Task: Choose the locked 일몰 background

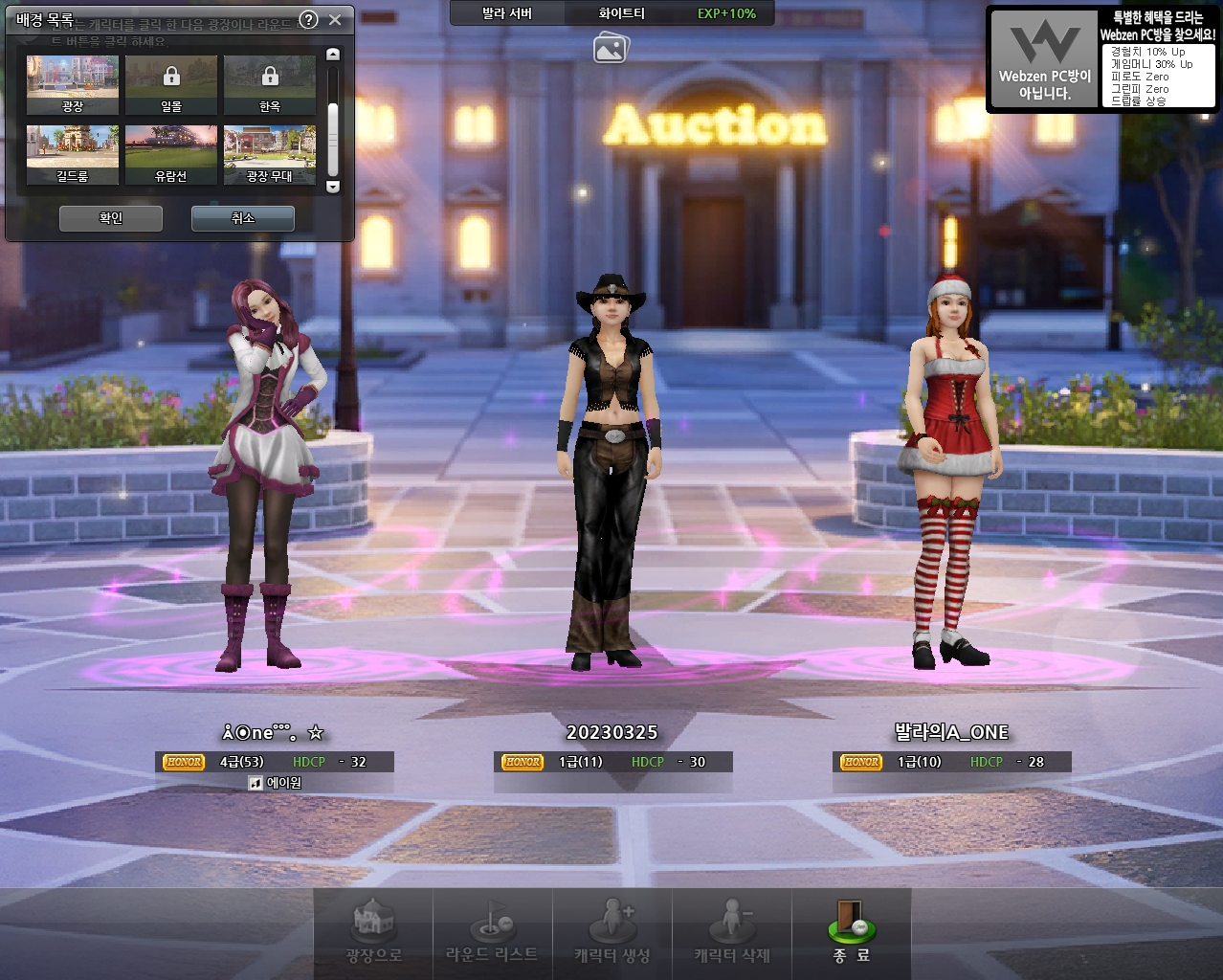Action: pos(171,84)
